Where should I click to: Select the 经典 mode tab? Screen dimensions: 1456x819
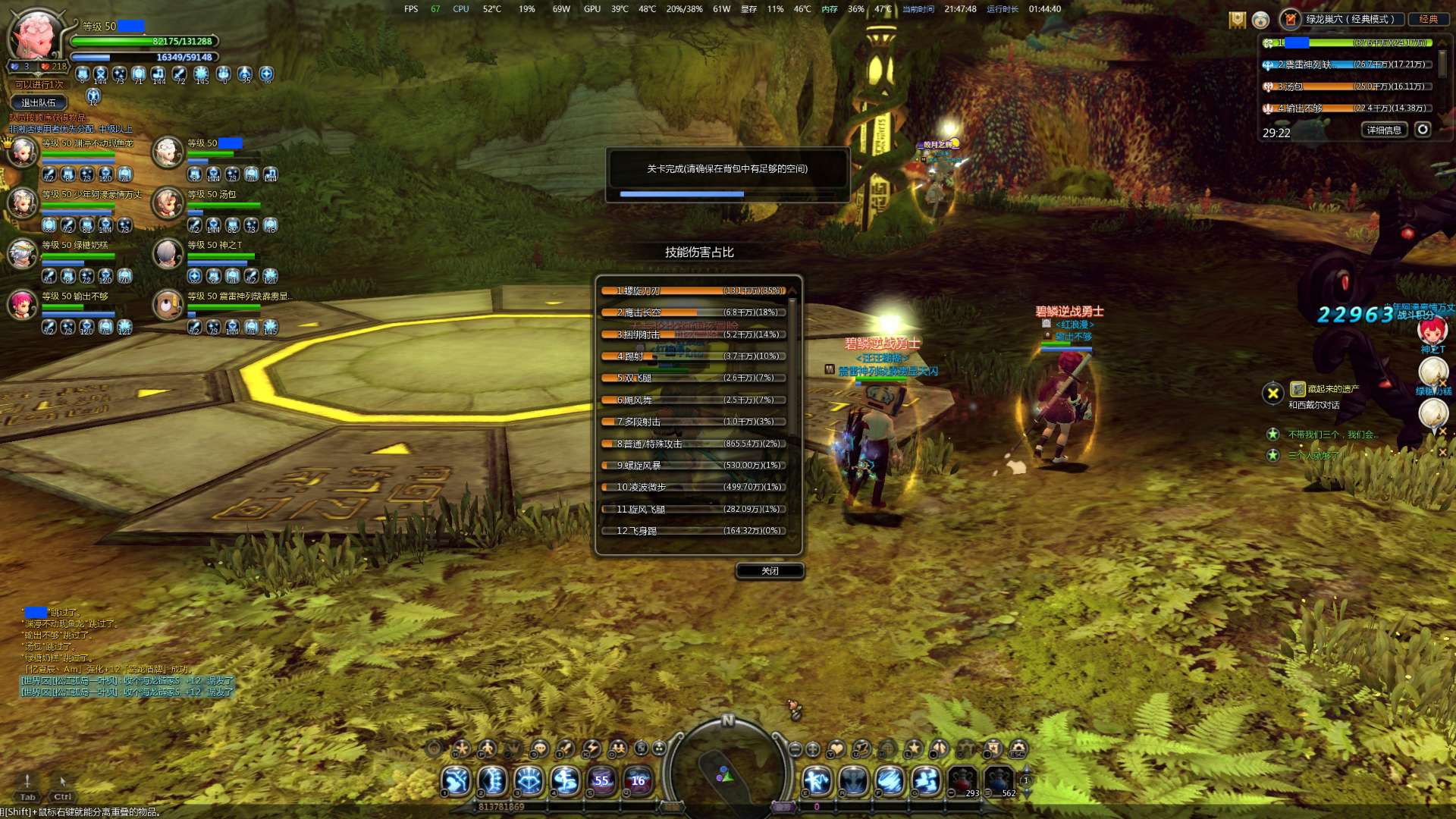(x=1429, y=19)
